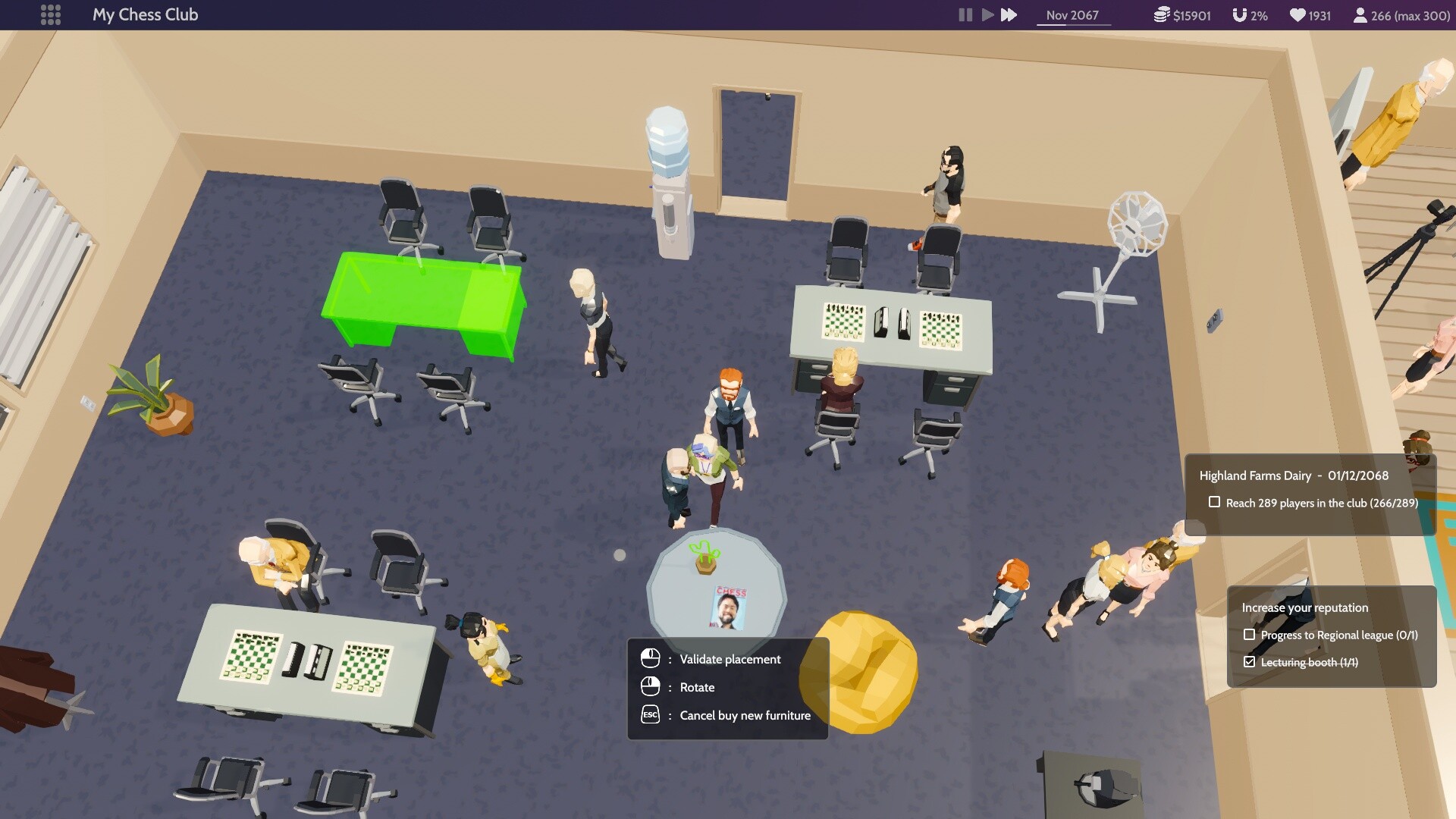The height and width of the screenshot is (819, 1456).
Task: Activate fast-forward speed
Action: click(x=1008, y=14)
